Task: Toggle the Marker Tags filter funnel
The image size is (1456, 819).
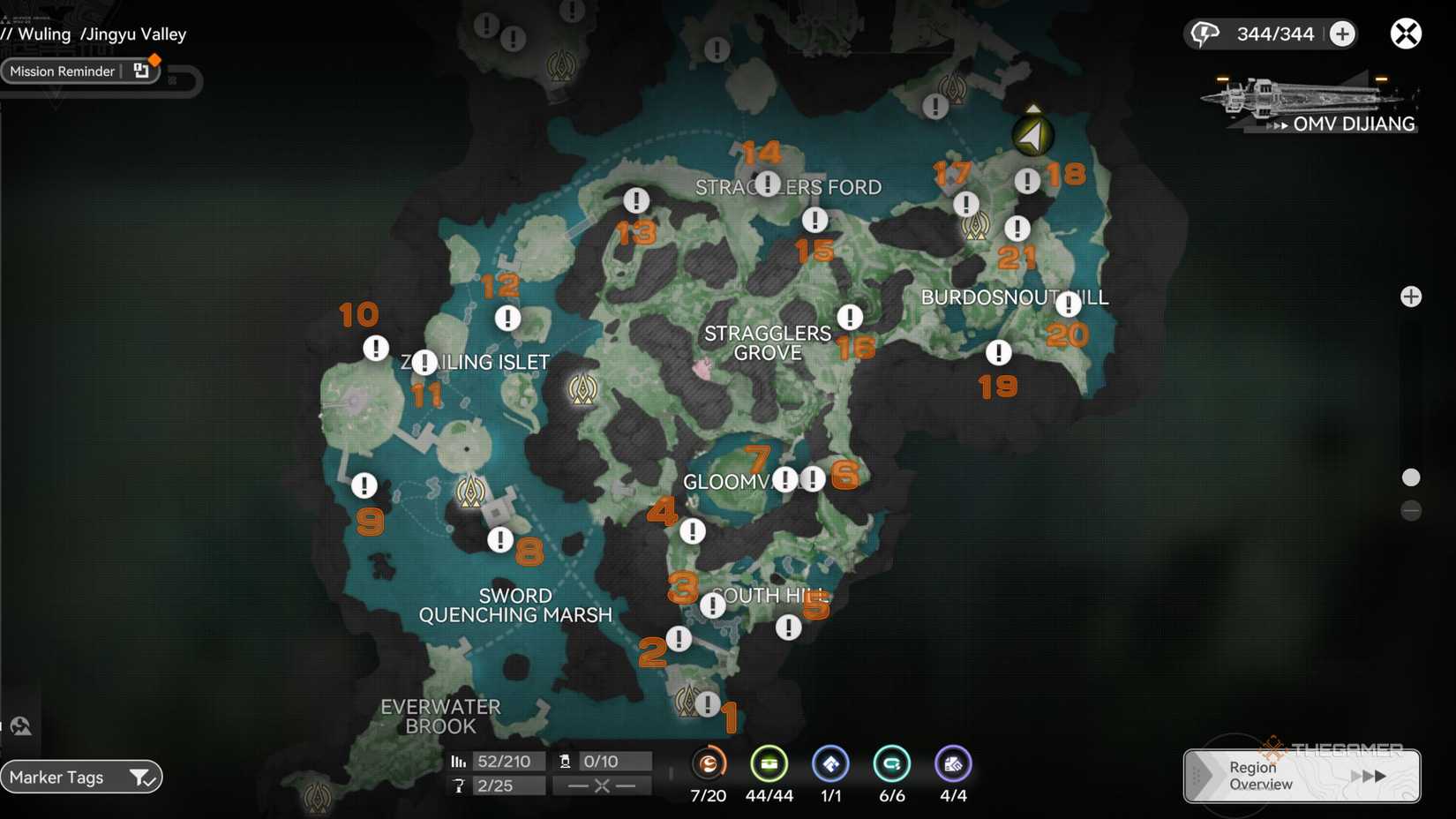Action: [141, 778]
